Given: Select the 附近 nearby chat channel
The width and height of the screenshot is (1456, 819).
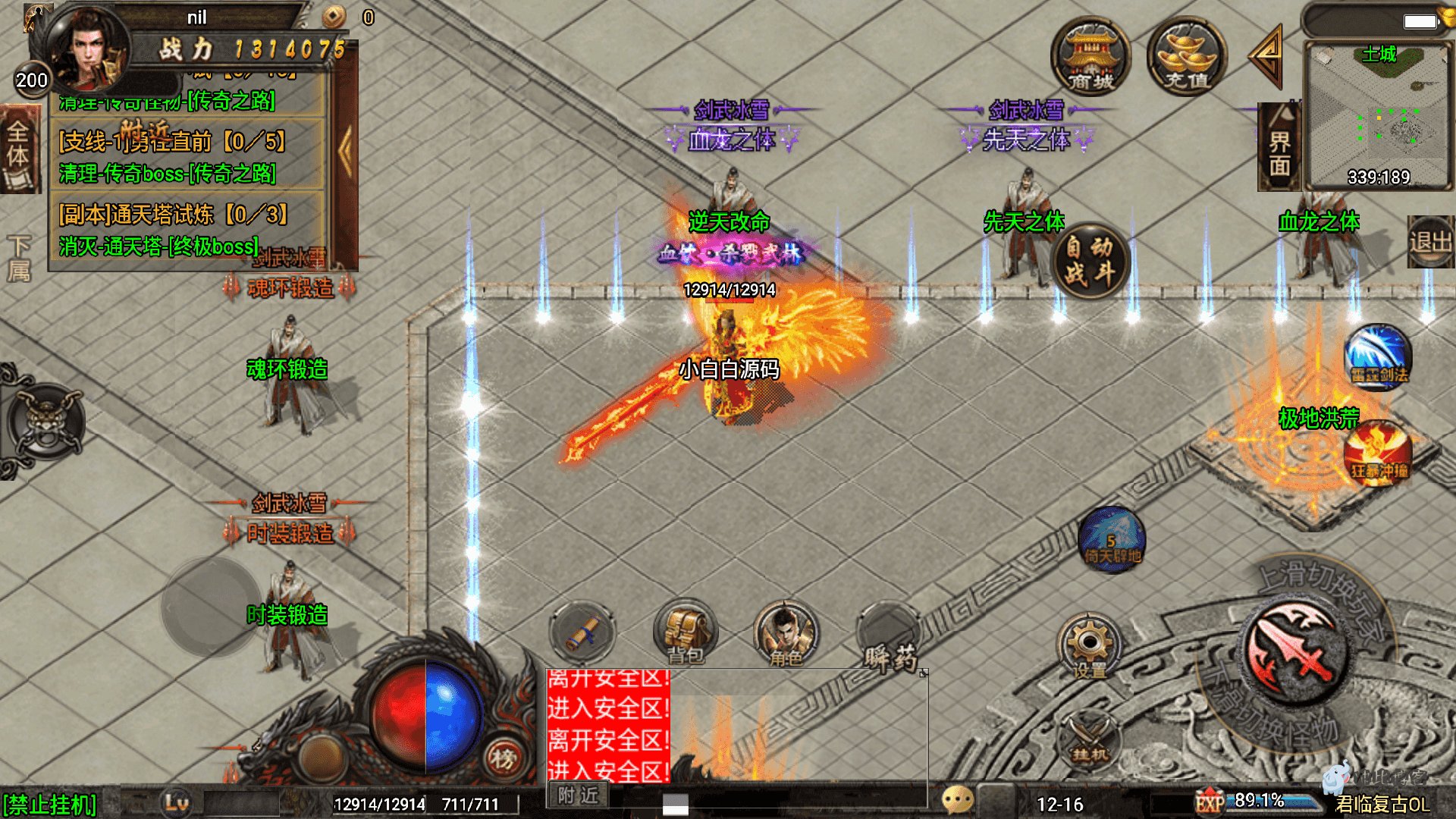Looking at the screenshot, I should [x=578, y=795].
